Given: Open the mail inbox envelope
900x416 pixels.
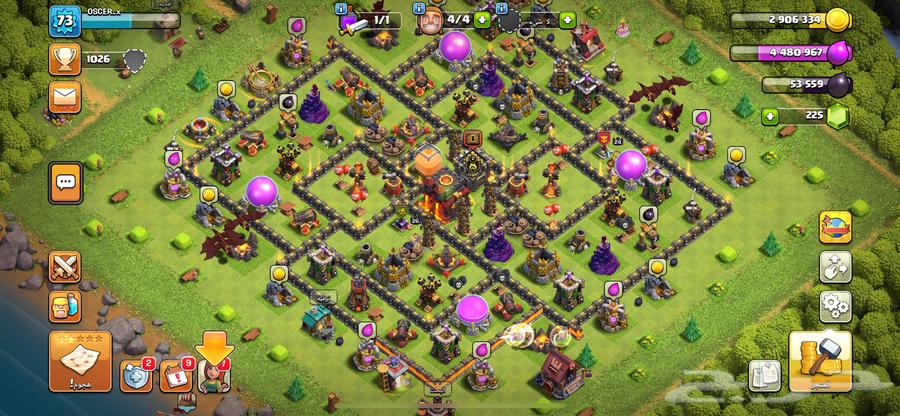Looking at the screenshot, I should click(64, 97).
